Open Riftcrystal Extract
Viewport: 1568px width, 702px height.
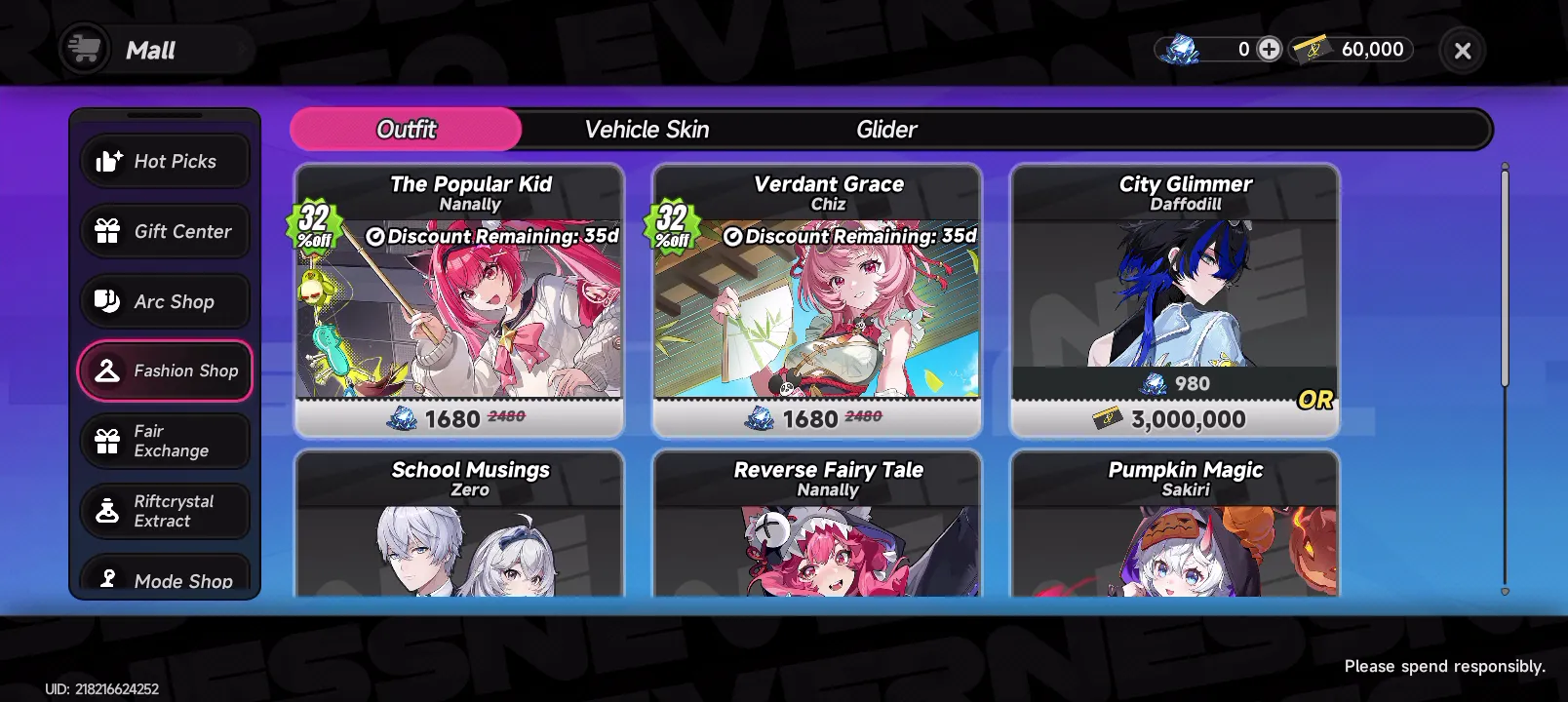click(165, 511)
